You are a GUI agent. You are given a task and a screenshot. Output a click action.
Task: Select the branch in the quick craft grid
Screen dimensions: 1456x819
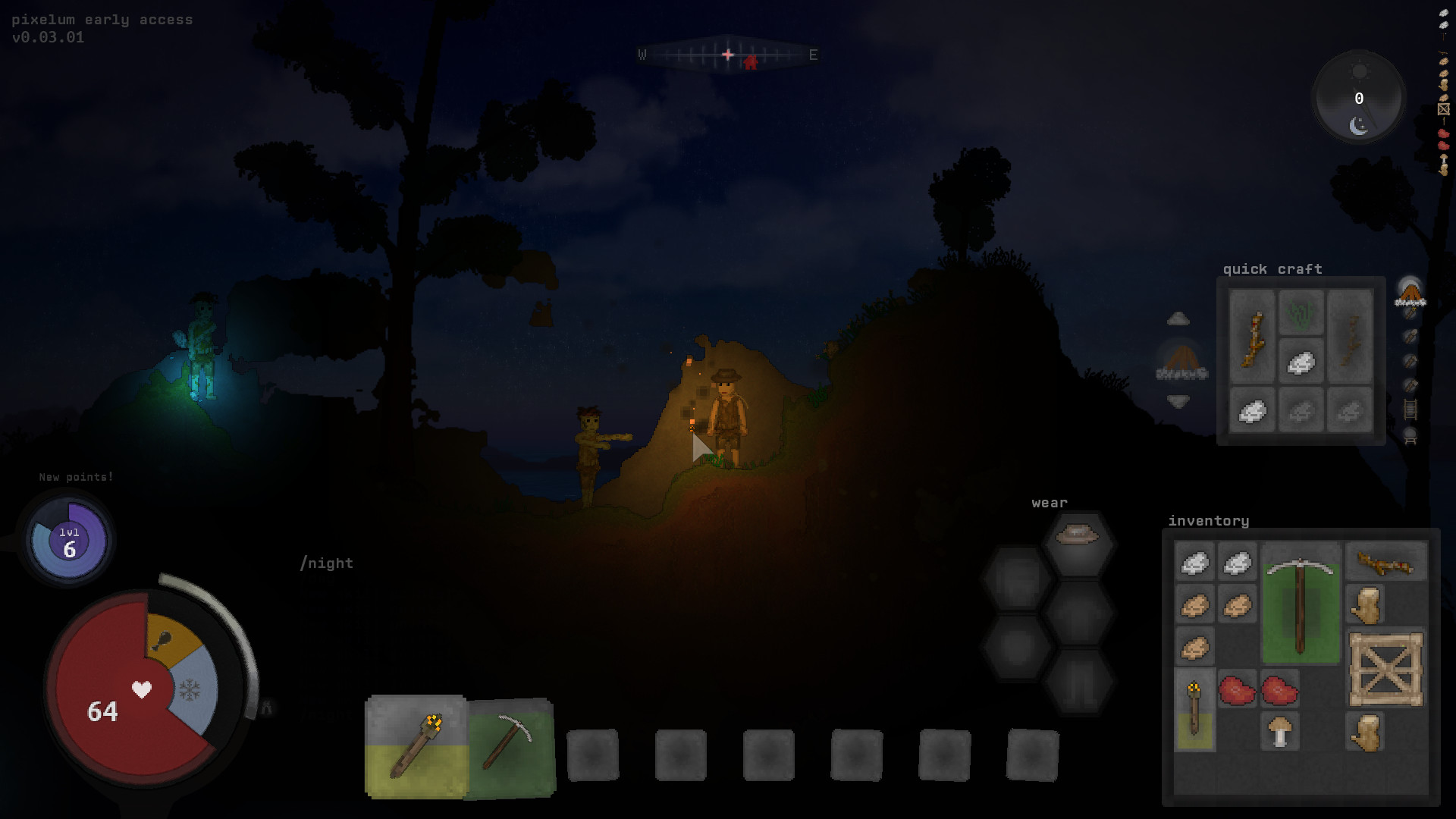click(x=1254, y=340)
